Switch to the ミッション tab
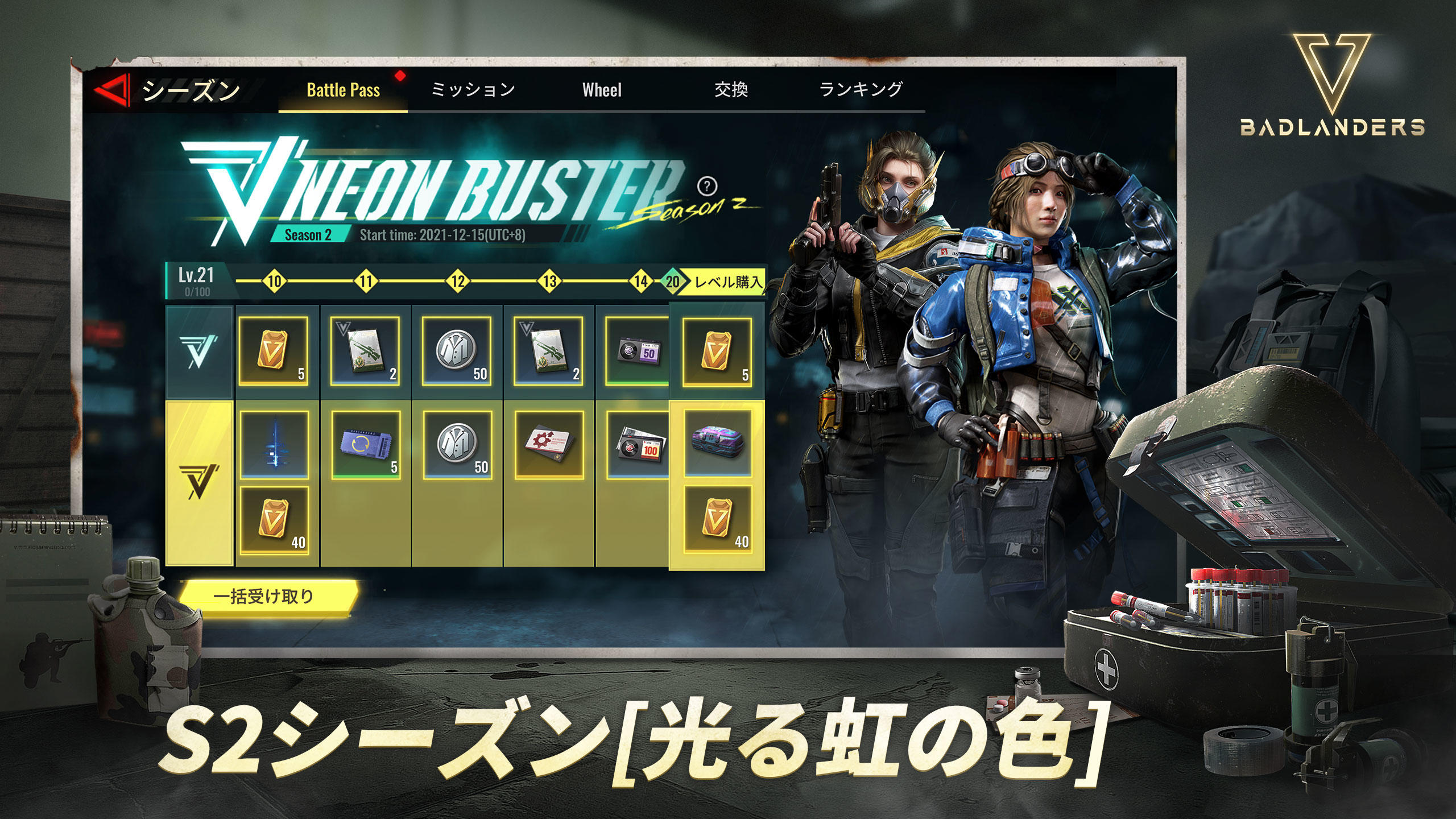Screen dimensions: 1456x819 pos(473,88)
